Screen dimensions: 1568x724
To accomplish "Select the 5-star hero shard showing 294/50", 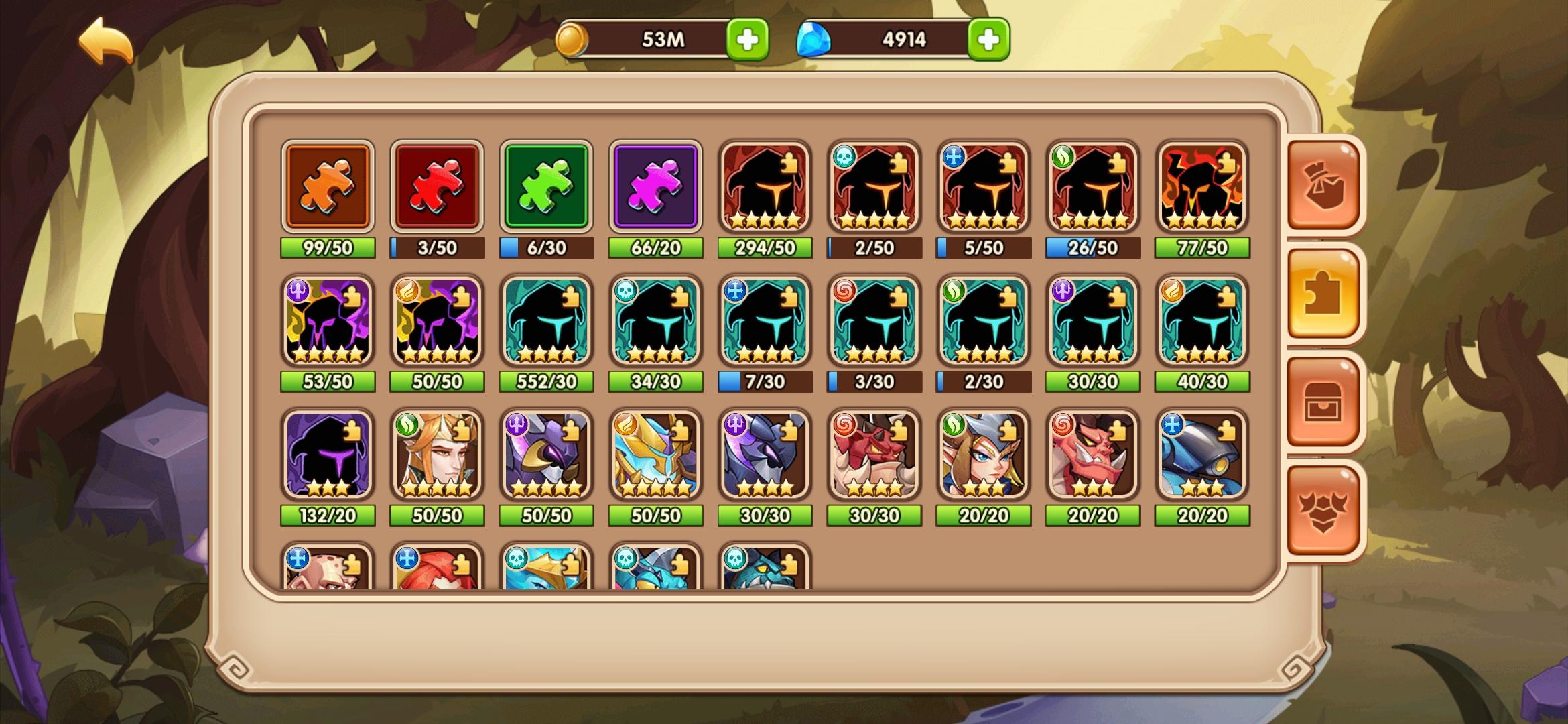I will (x=765, y=187).
